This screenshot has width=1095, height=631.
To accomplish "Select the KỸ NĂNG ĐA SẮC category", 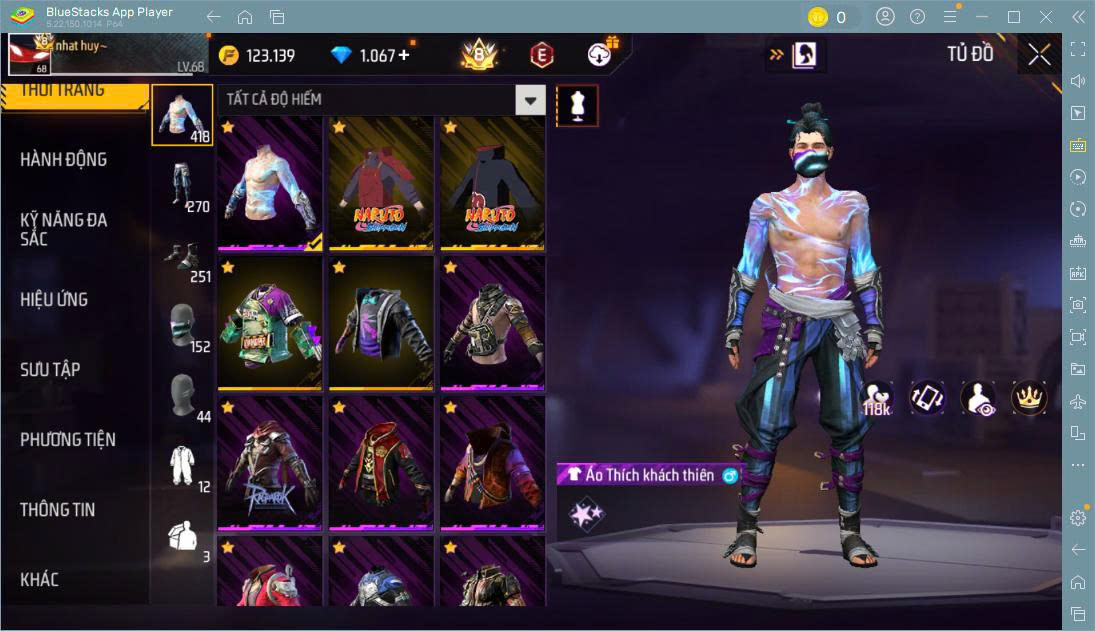I will click(x=64, y=229).
